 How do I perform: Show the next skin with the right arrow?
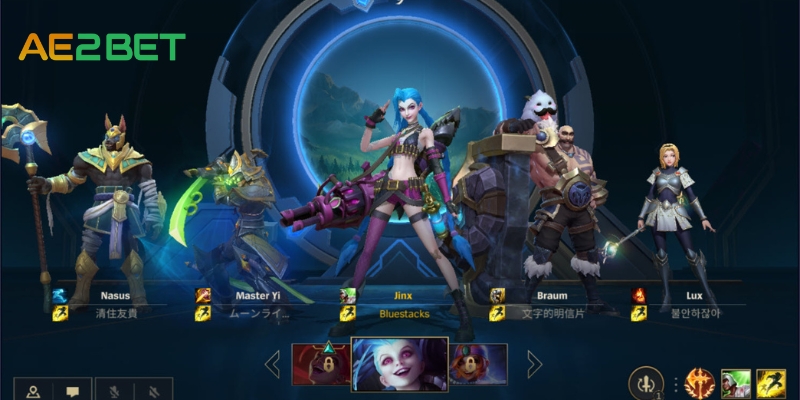(x=534, y=365)
